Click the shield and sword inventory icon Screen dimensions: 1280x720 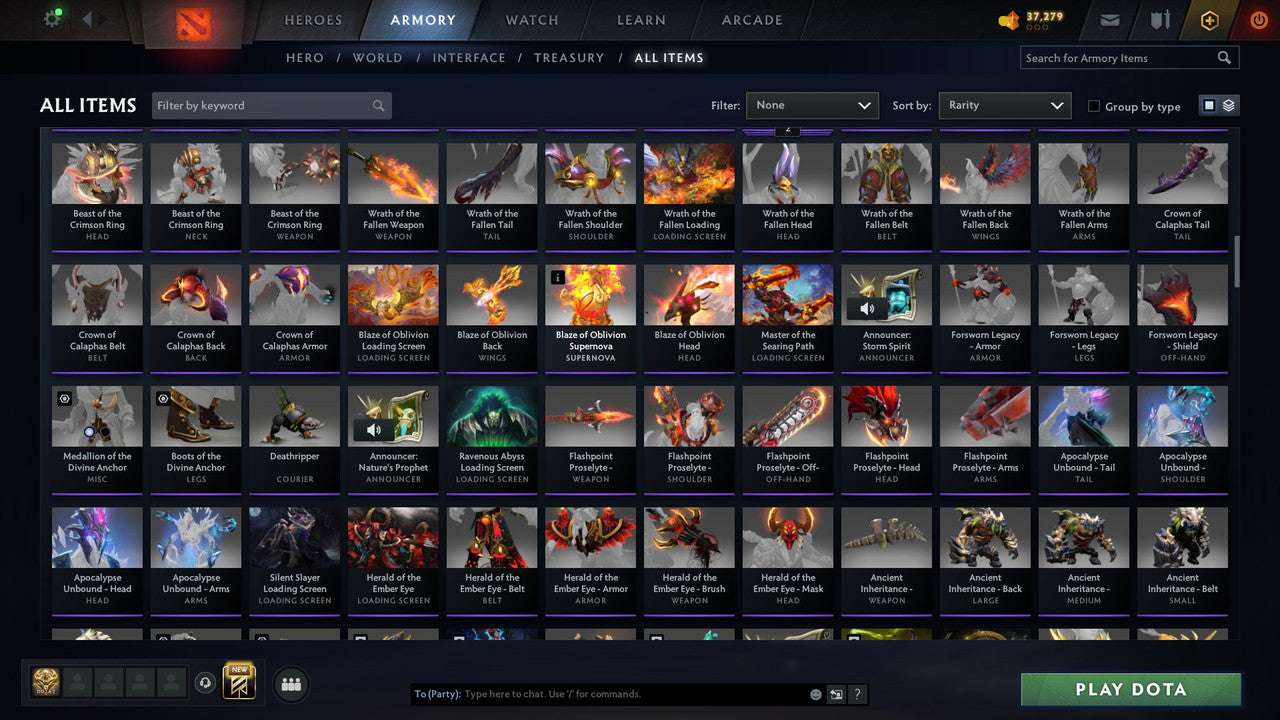pos(1160,18)
